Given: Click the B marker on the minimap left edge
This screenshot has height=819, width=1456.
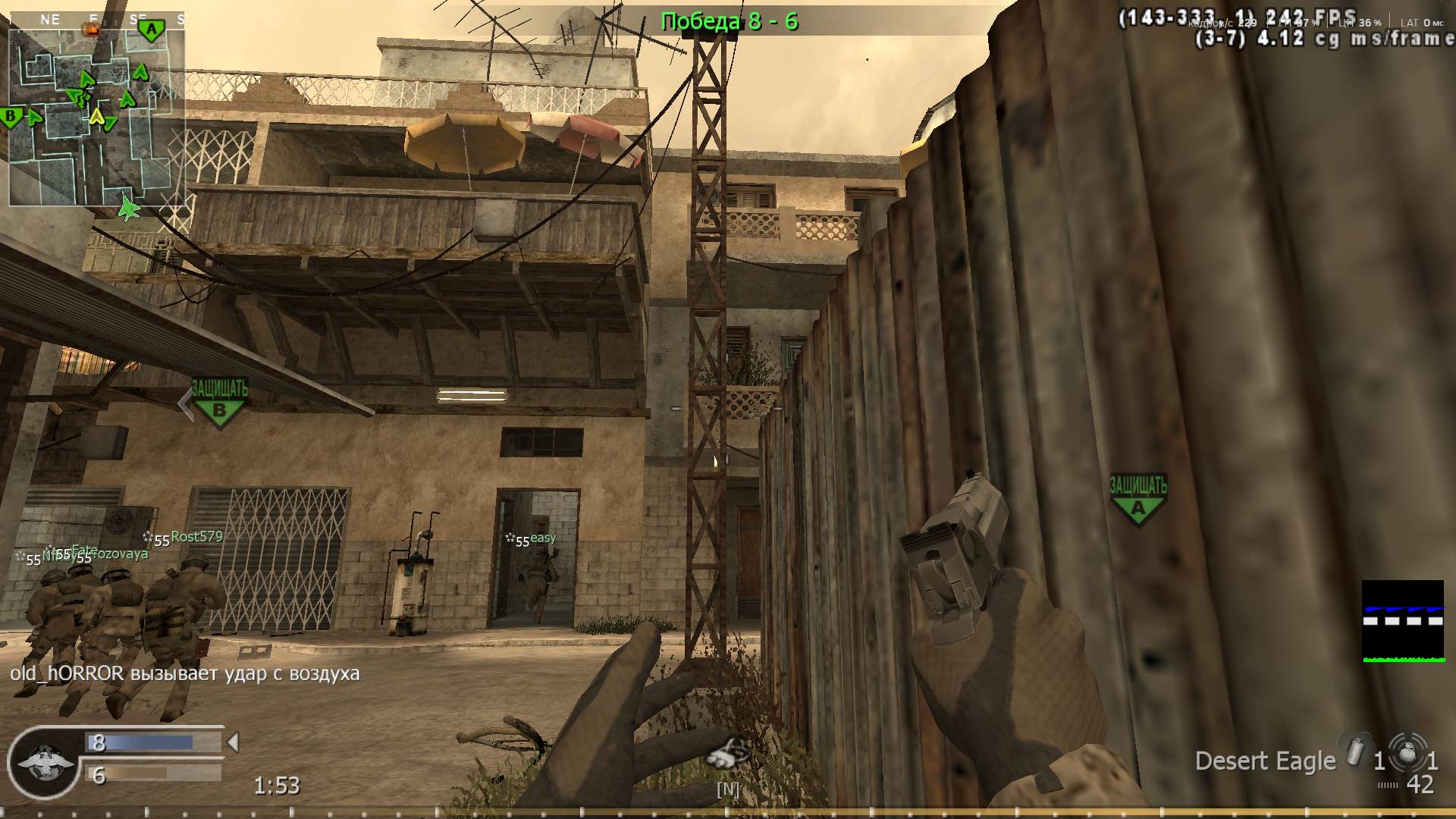Looking at the screenshot, I should 11,118.
